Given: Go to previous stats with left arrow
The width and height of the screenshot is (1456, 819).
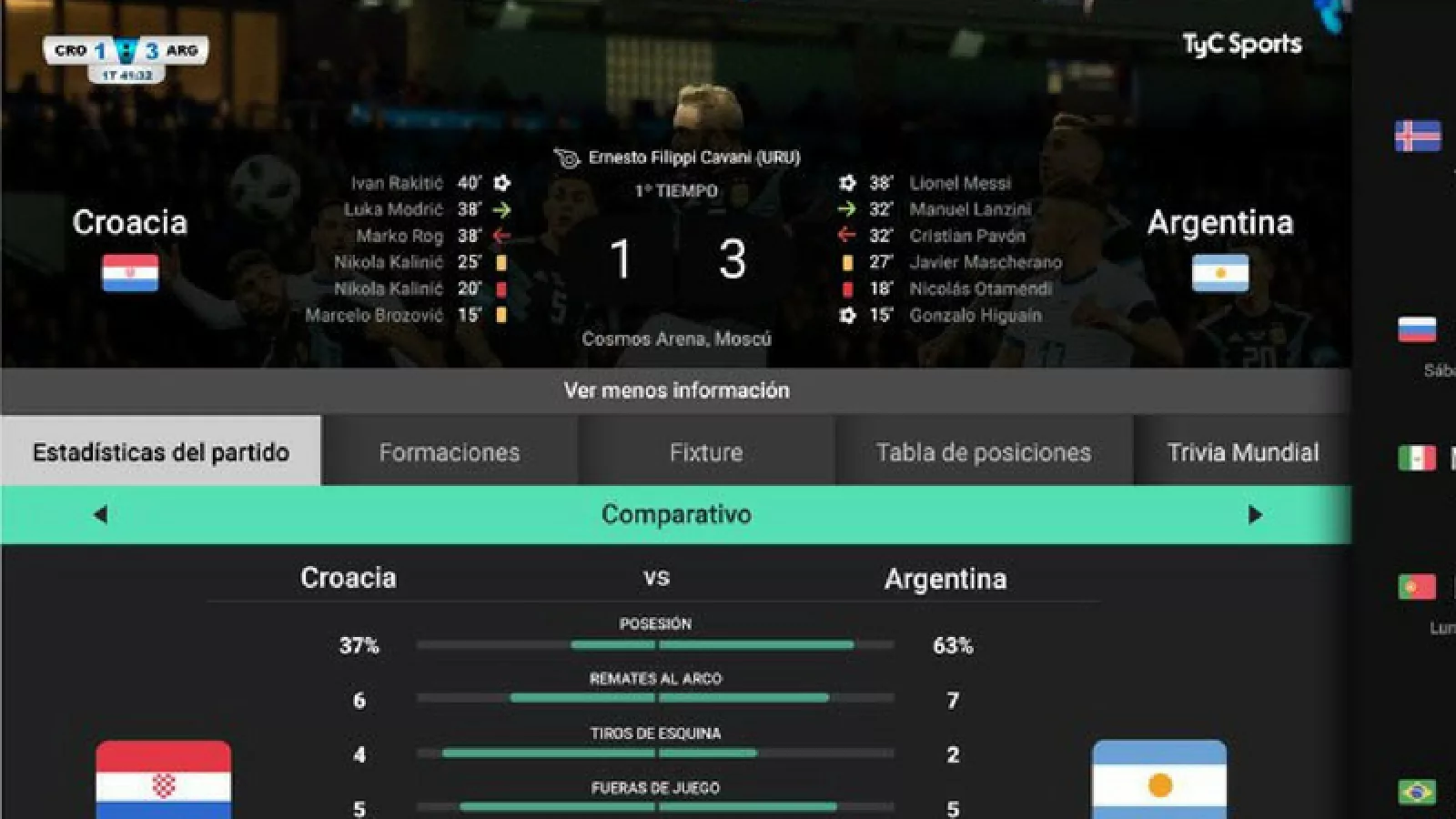Looking at the screenshot, I should pyautogui.click(x=100, y=515).
